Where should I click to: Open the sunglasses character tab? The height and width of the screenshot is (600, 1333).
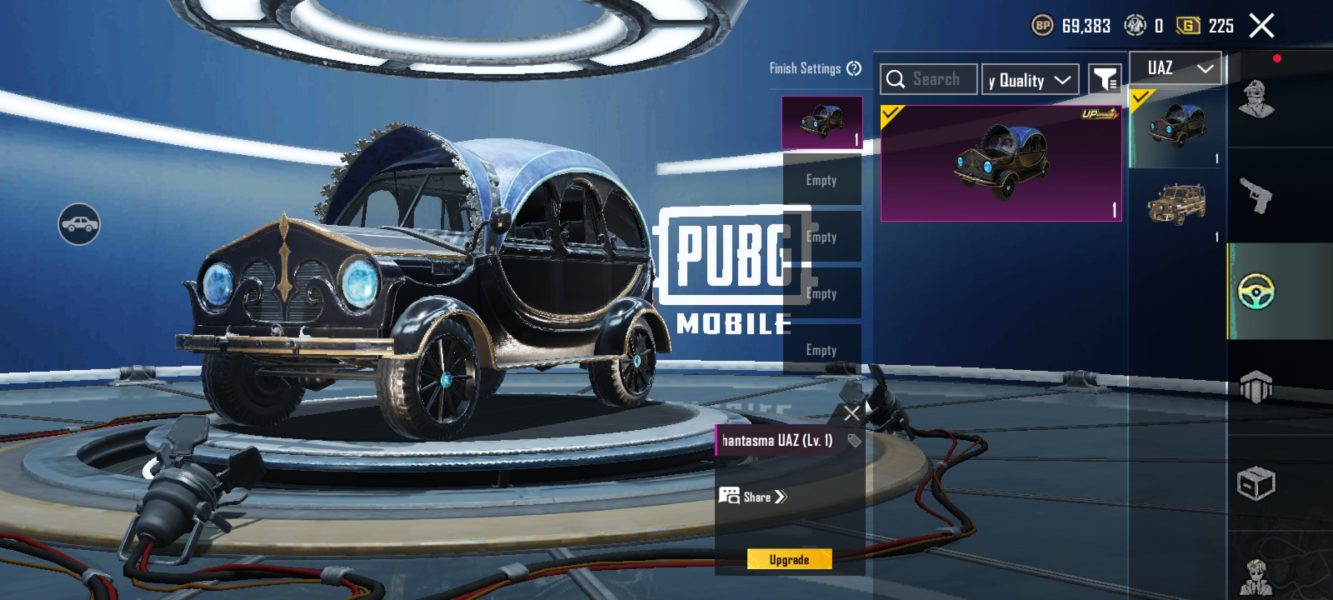[x=1256, y=575]
